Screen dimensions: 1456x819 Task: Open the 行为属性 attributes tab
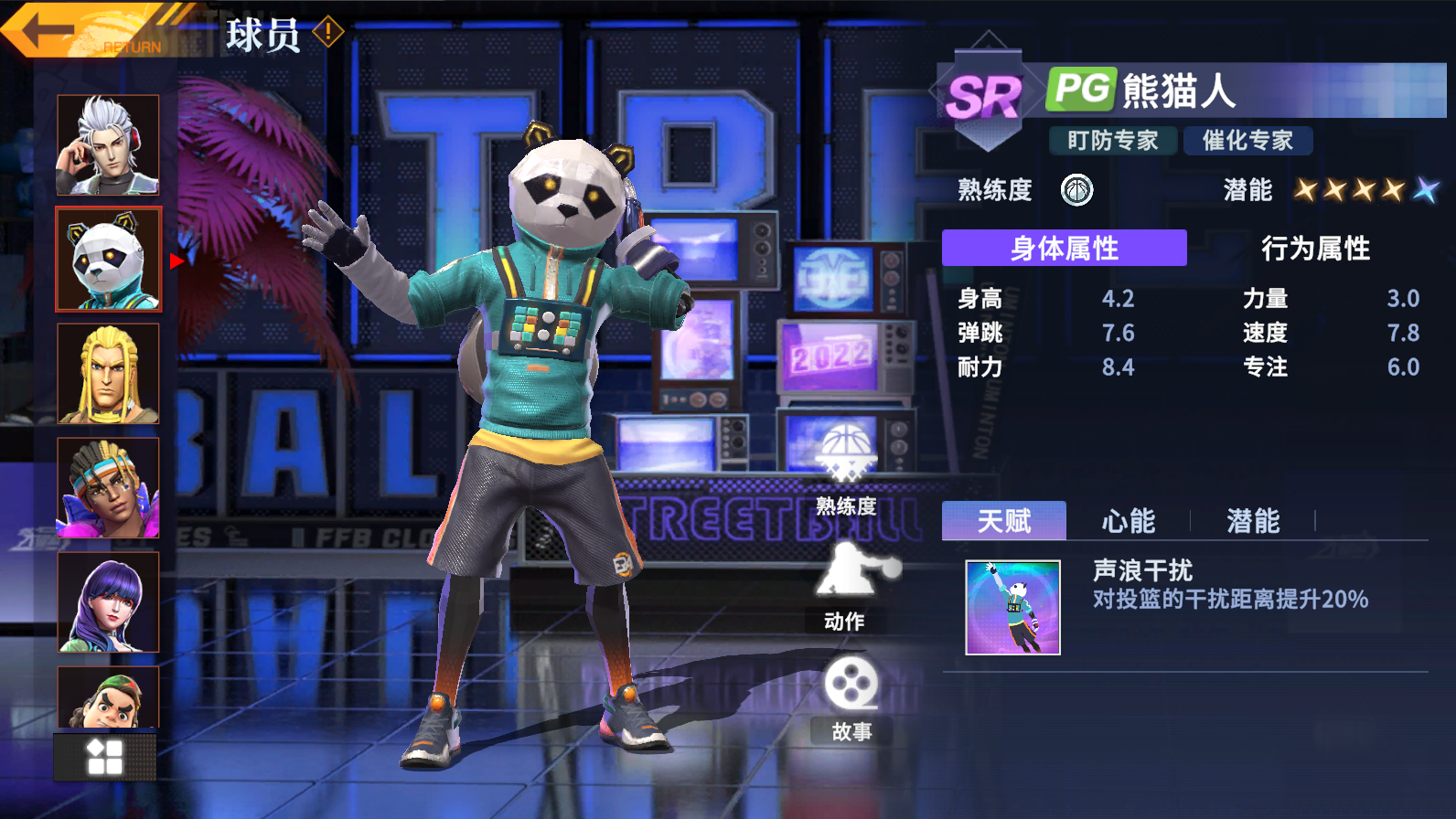click(x=1317, y=249)
